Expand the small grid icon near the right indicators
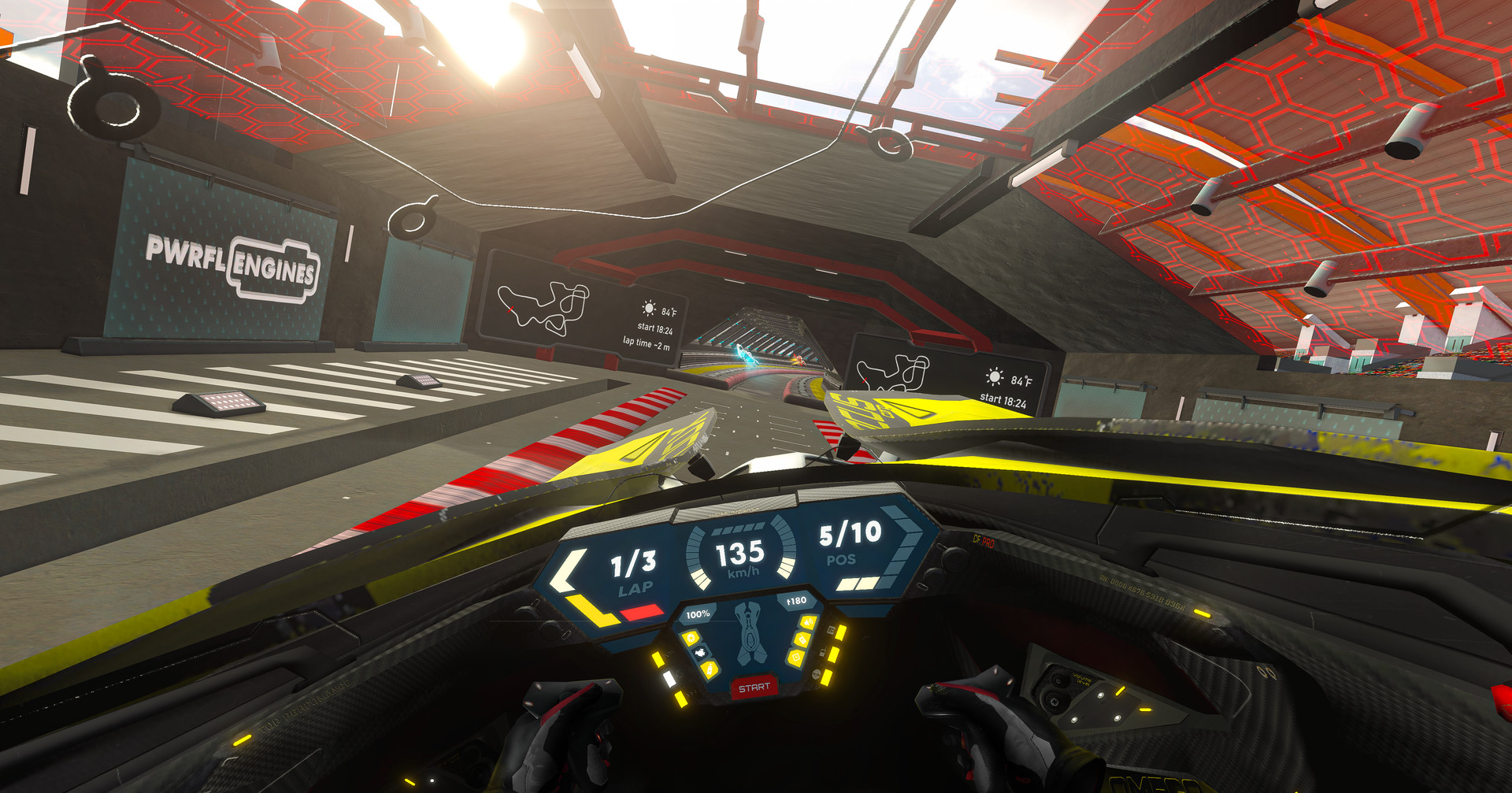Image resolution: width=1512 pixels, height=793 pixels. tap(832, 630)
